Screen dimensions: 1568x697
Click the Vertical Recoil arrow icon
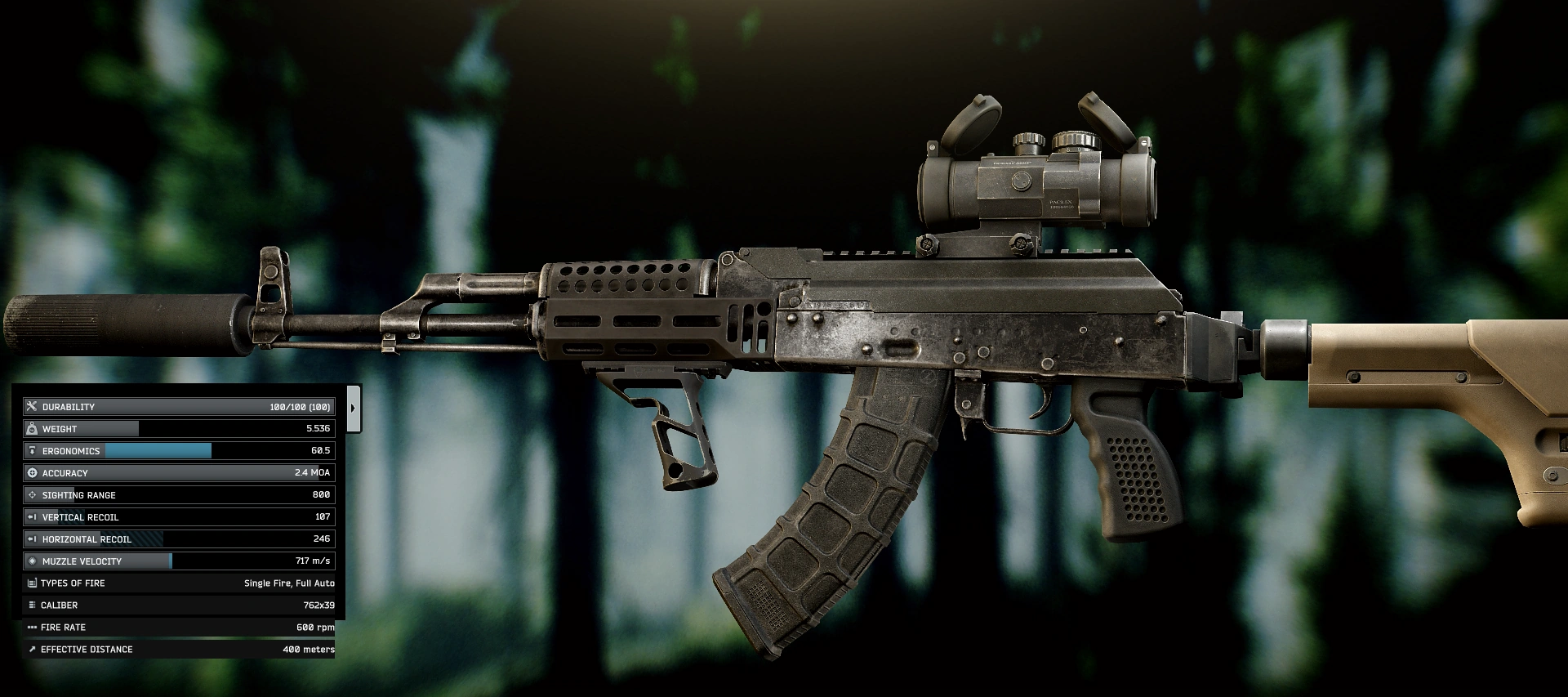(x=33, y=516)
